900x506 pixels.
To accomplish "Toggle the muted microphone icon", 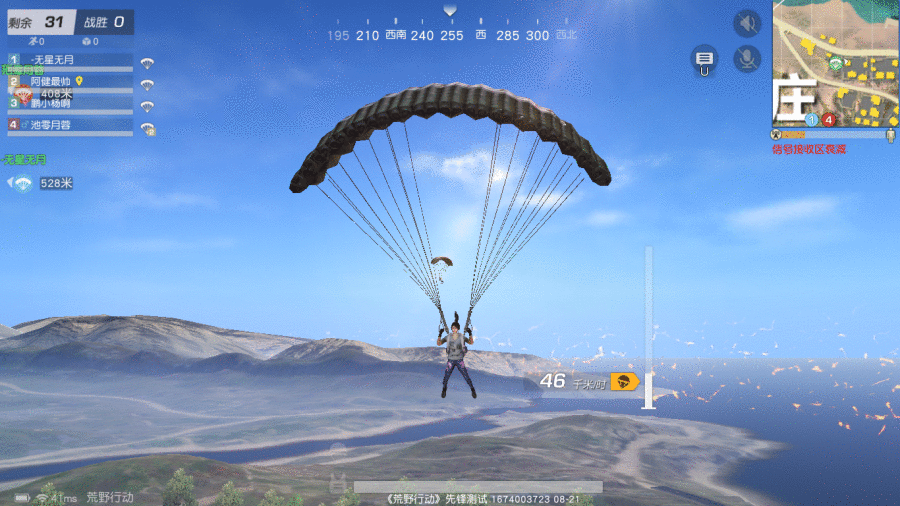I will click(x=746, y=58).
